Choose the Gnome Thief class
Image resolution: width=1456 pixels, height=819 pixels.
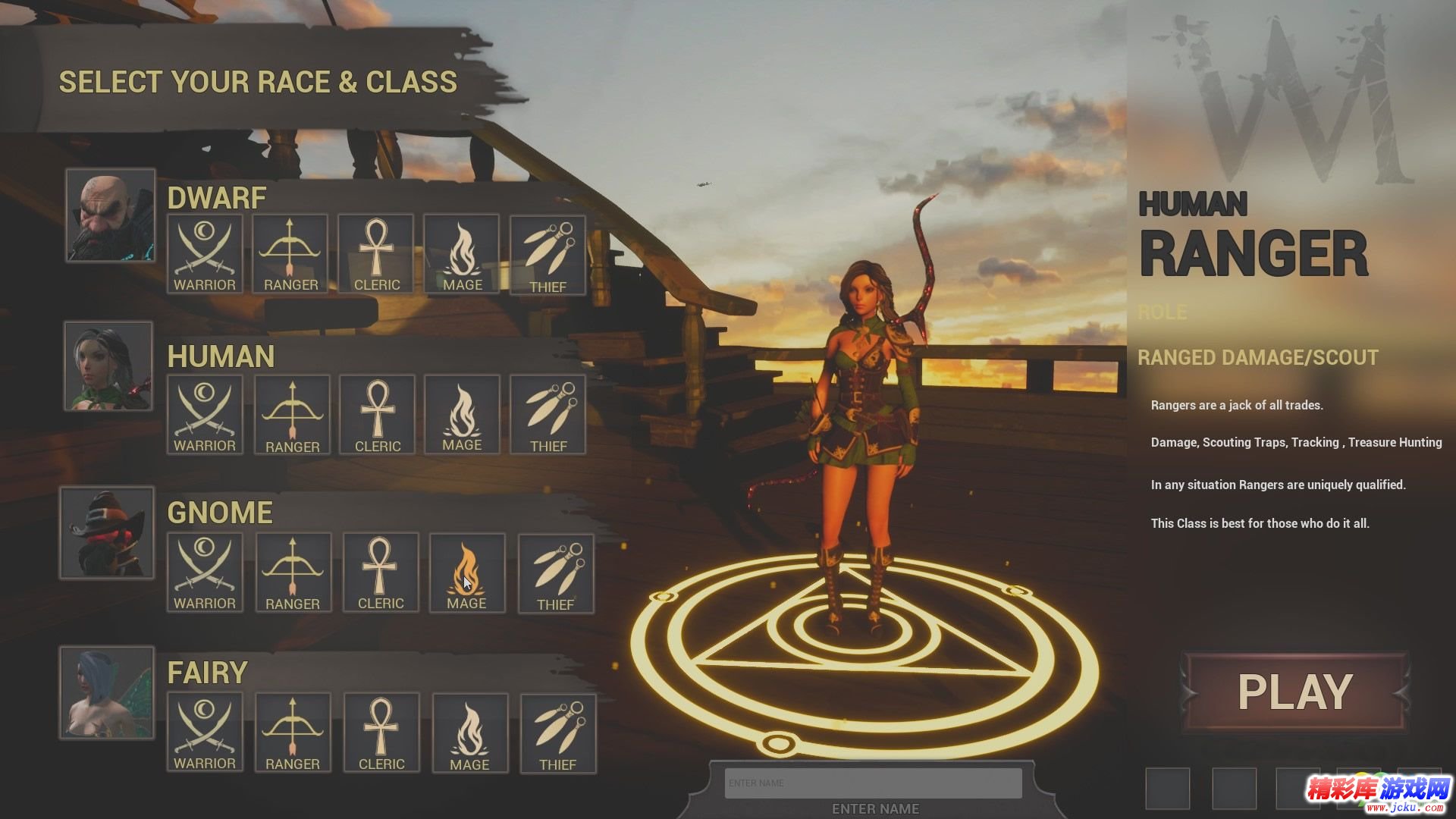[555, 574]
